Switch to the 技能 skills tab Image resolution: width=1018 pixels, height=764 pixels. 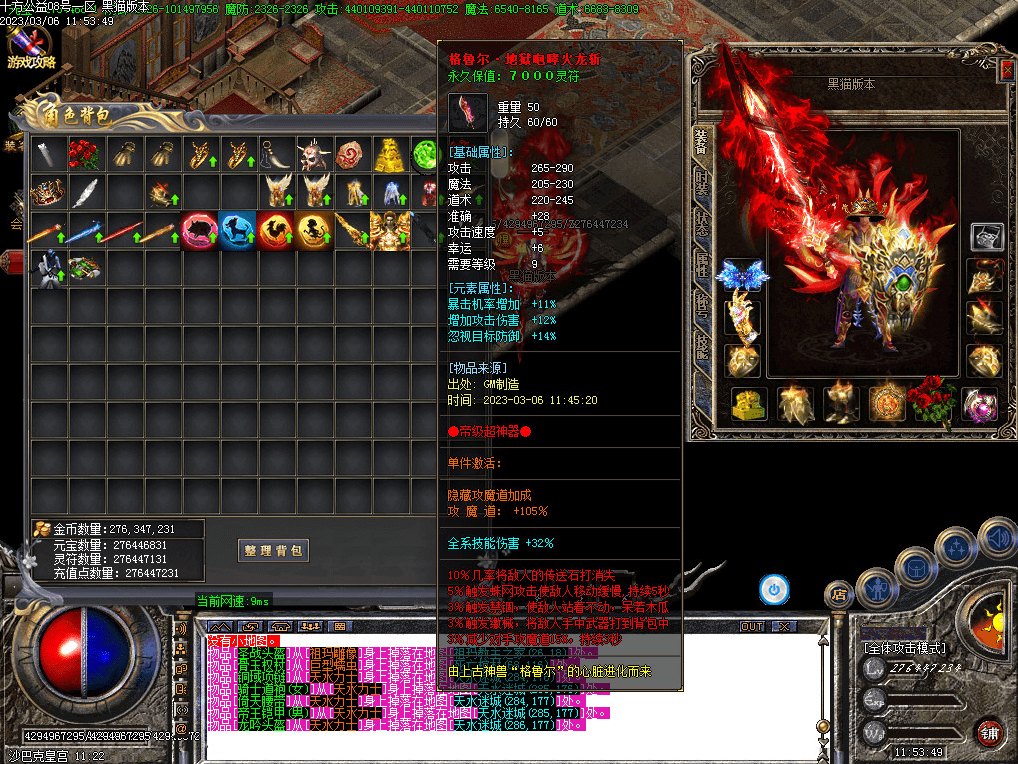click(702, 345)
